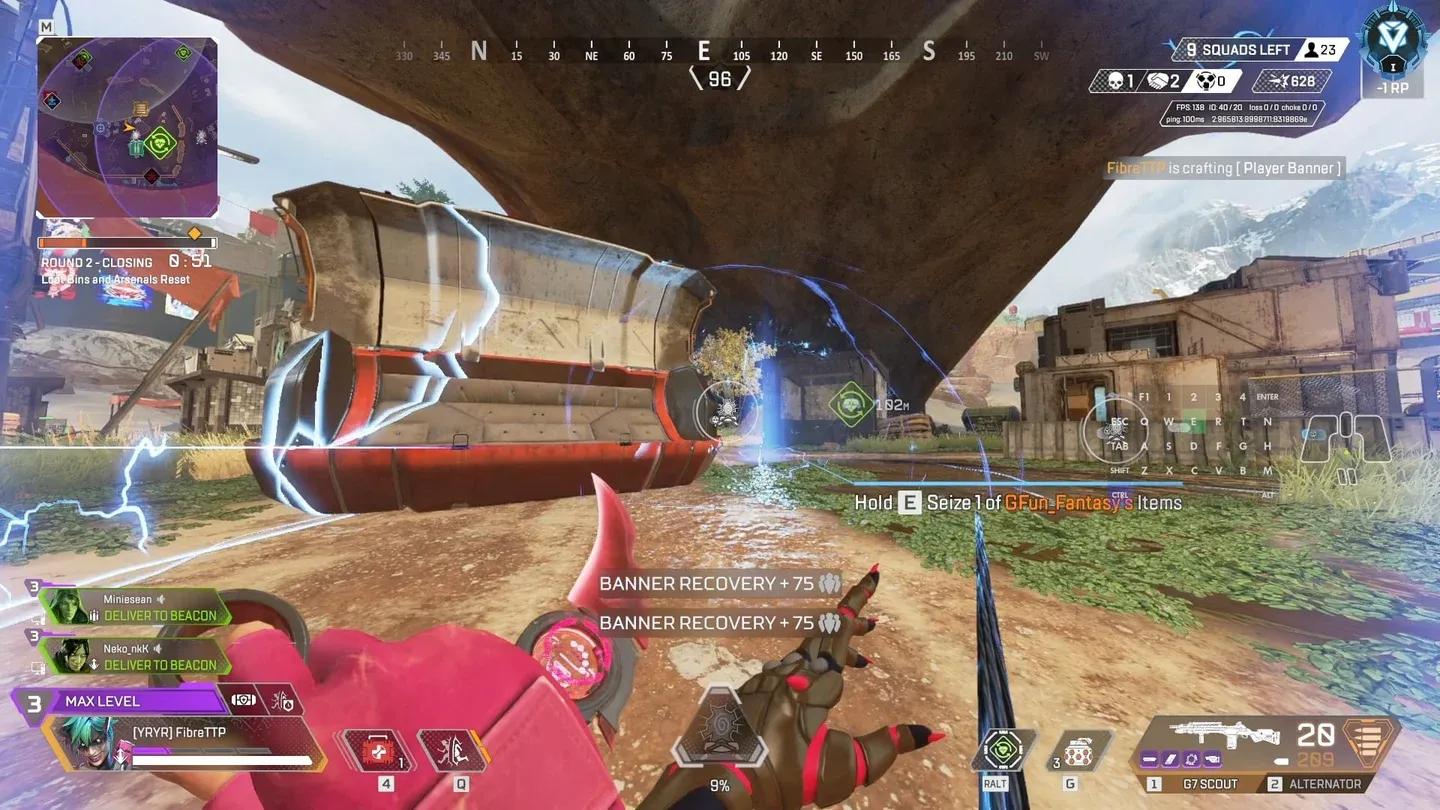Screen dimensions: 1440x810
Task: Click the compass heading chevrons around 96
Action: coord(720,78)
